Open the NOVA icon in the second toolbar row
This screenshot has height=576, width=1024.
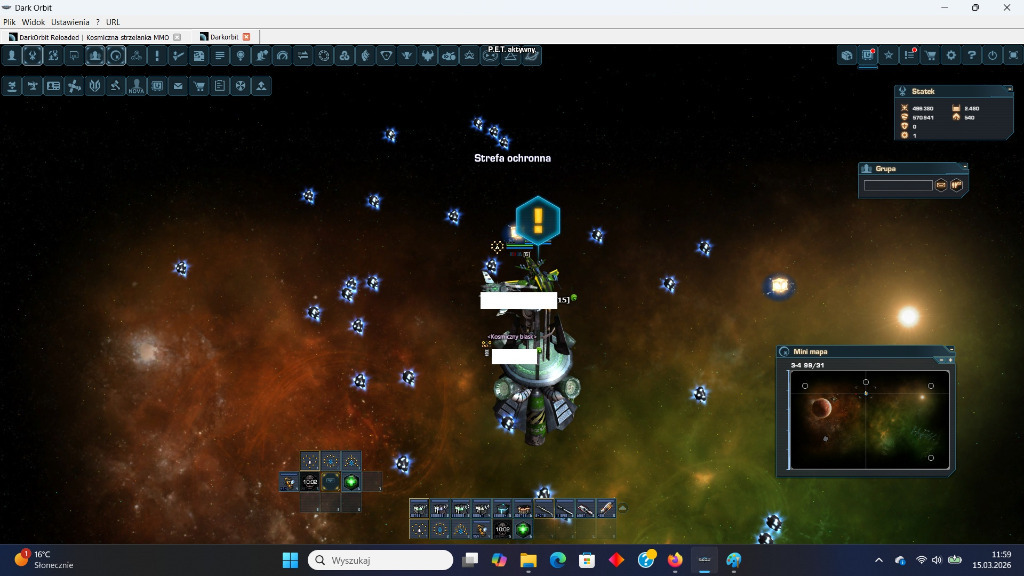136,87
